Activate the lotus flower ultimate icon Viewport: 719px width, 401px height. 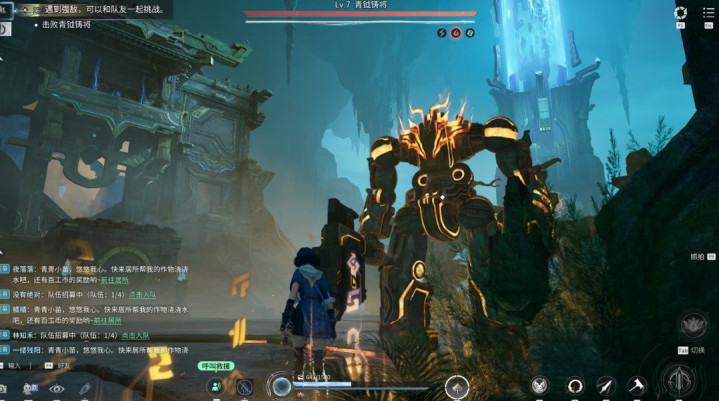click(693, 324)
